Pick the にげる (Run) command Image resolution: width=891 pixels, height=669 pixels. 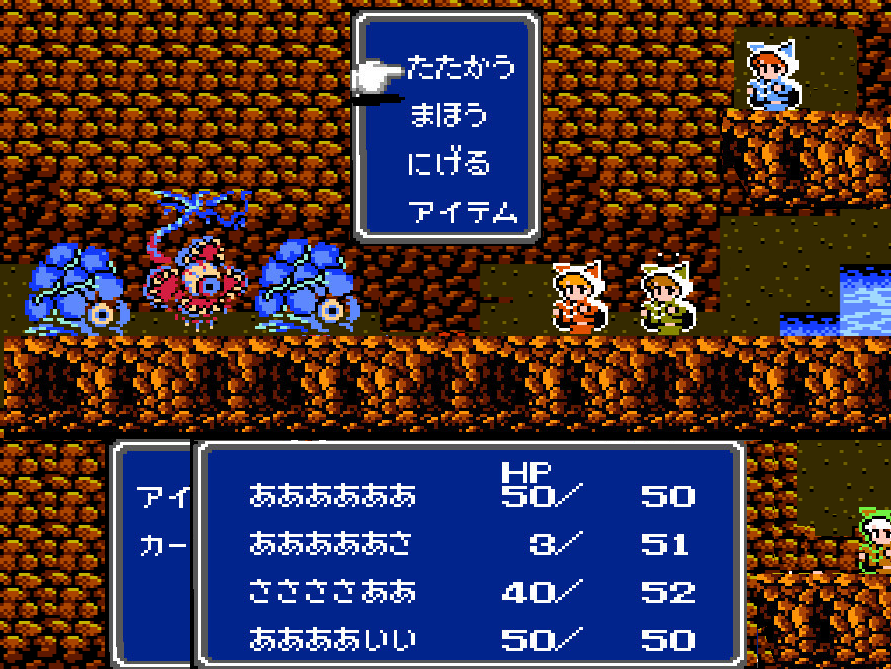(x=448, y=163)
